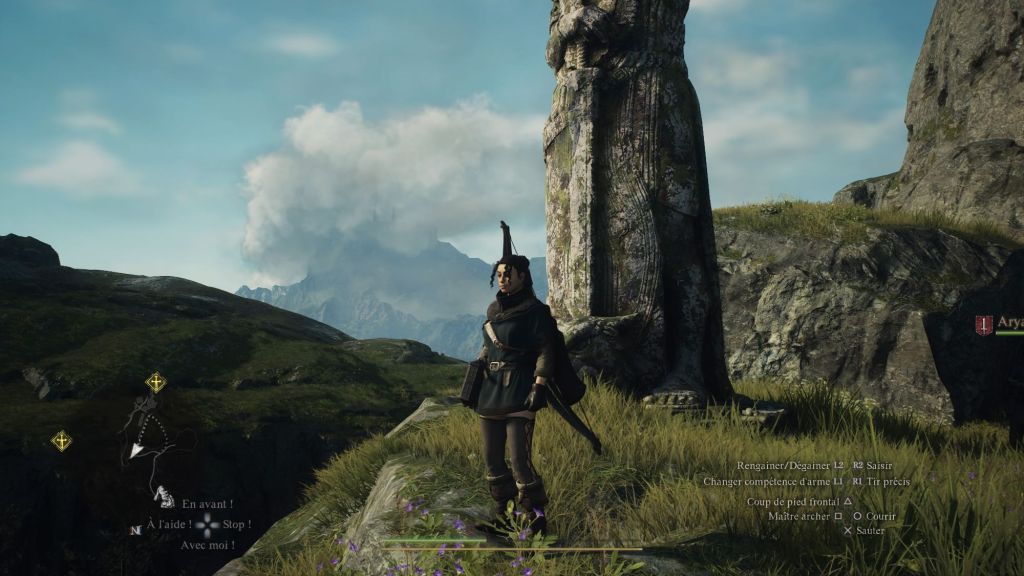Select the white player arrow on the minimap
Screen dimensions: 1024x576
[x=137, y=451]
